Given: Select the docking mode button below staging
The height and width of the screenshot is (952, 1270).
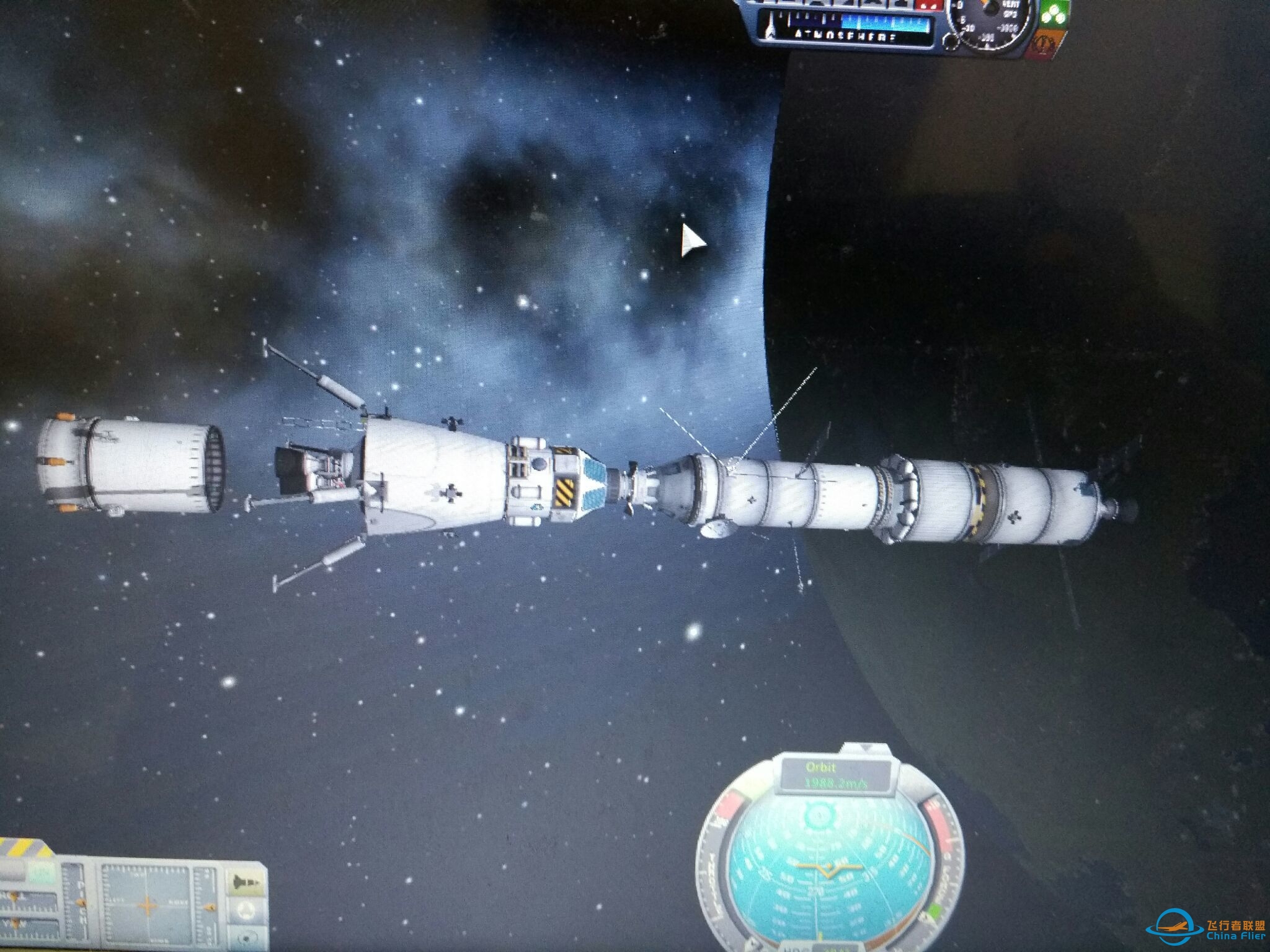Looking at the screenshot, I should point(247,910).
